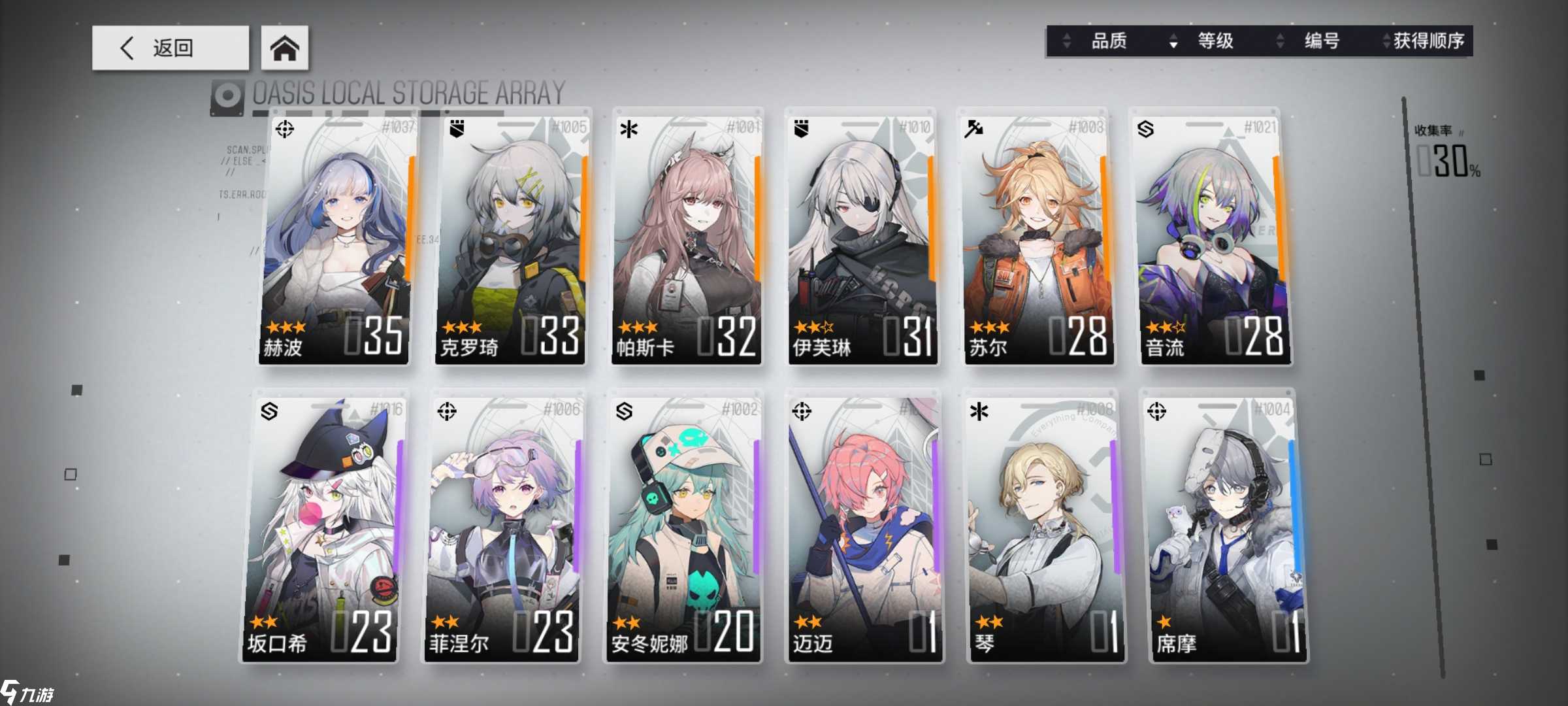1568x706 pixels.
Task: Choose the 席摩 character card
Action: (1227, 526)
